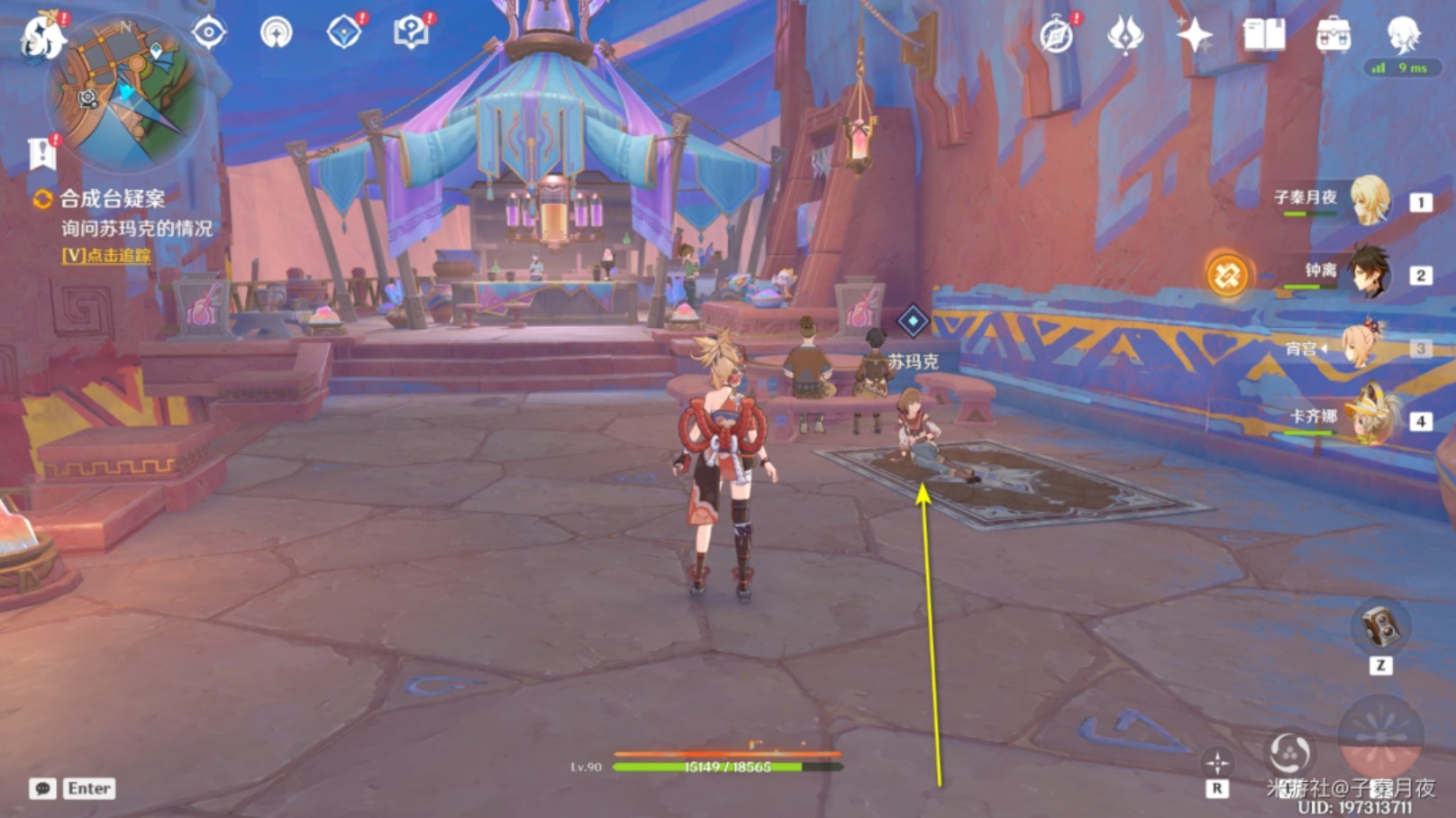
Task: Click the orange crossed icon beside 钟离
Action: click(1226, 275)
